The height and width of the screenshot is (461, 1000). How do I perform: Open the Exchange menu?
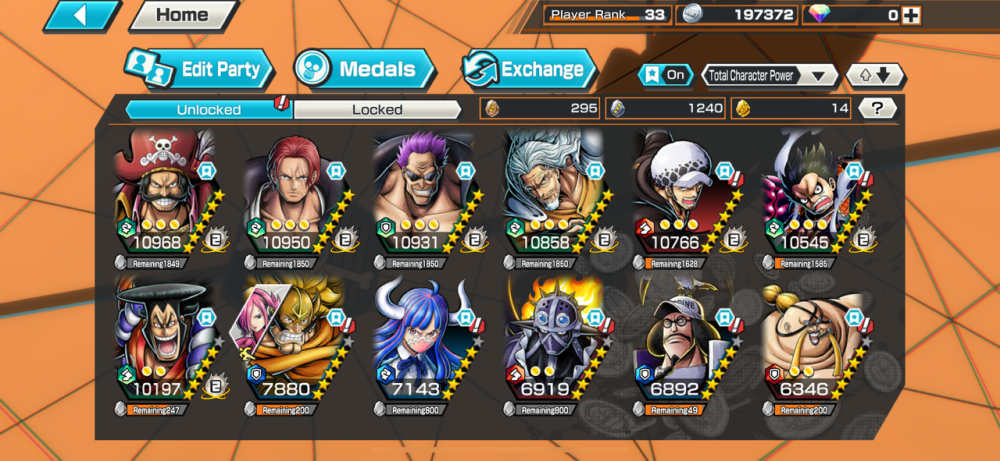coord(528,69)
